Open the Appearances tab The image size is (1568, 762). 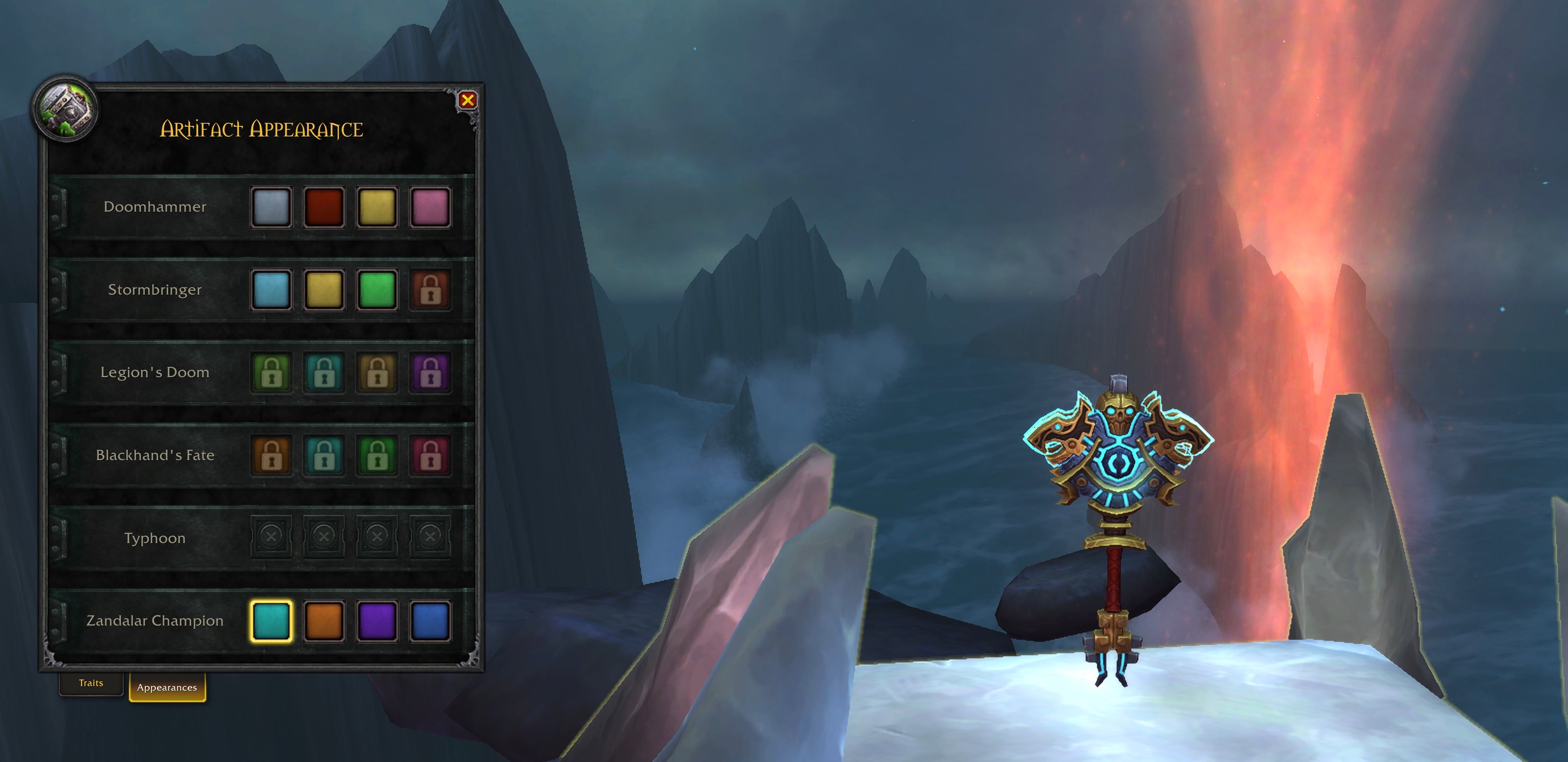167,687
